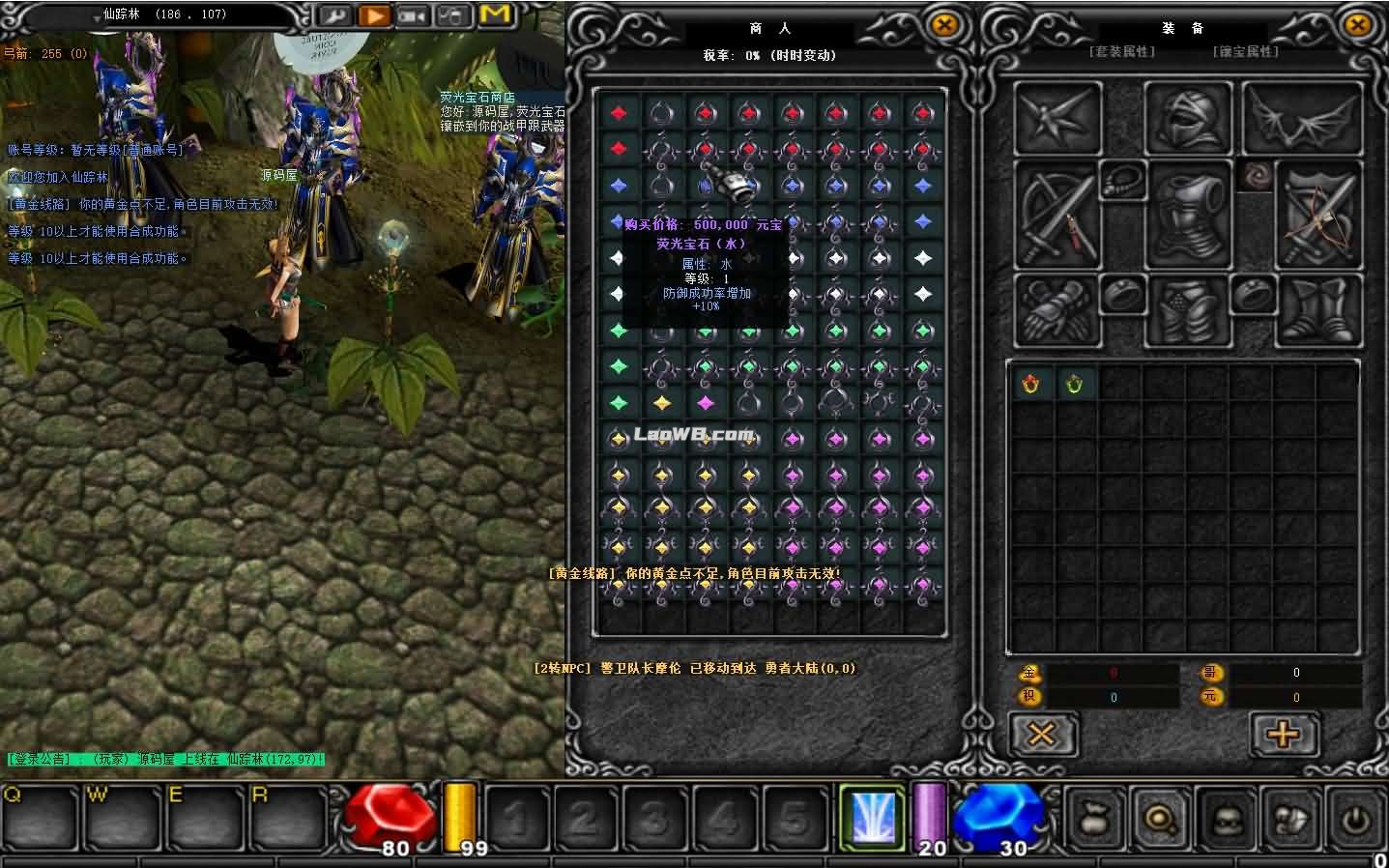Select the skull PK icon in bottom bar
This screenshot has width=1389, height=868.
(x=1226, y=817)
